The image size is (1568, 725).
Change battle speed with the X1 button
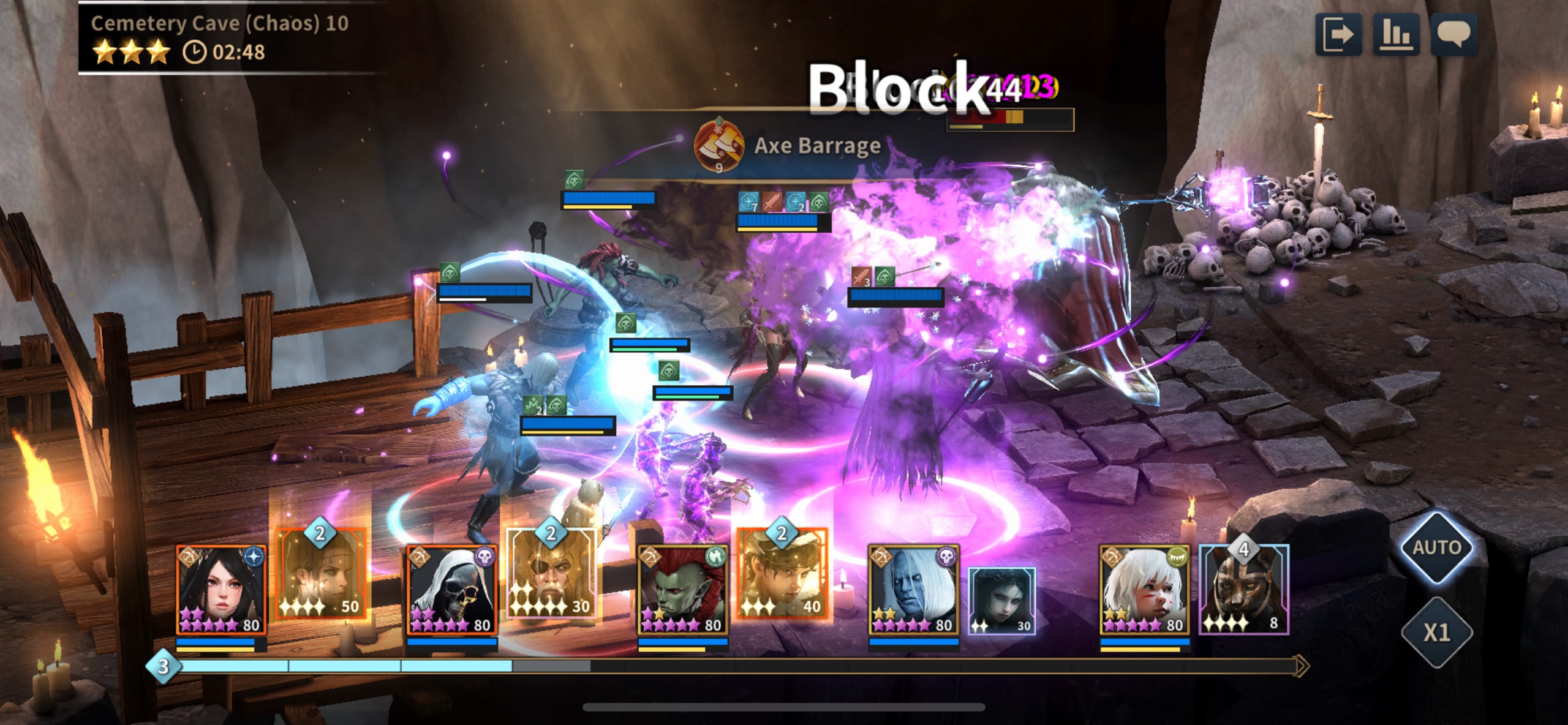[x=1436, y=632]
